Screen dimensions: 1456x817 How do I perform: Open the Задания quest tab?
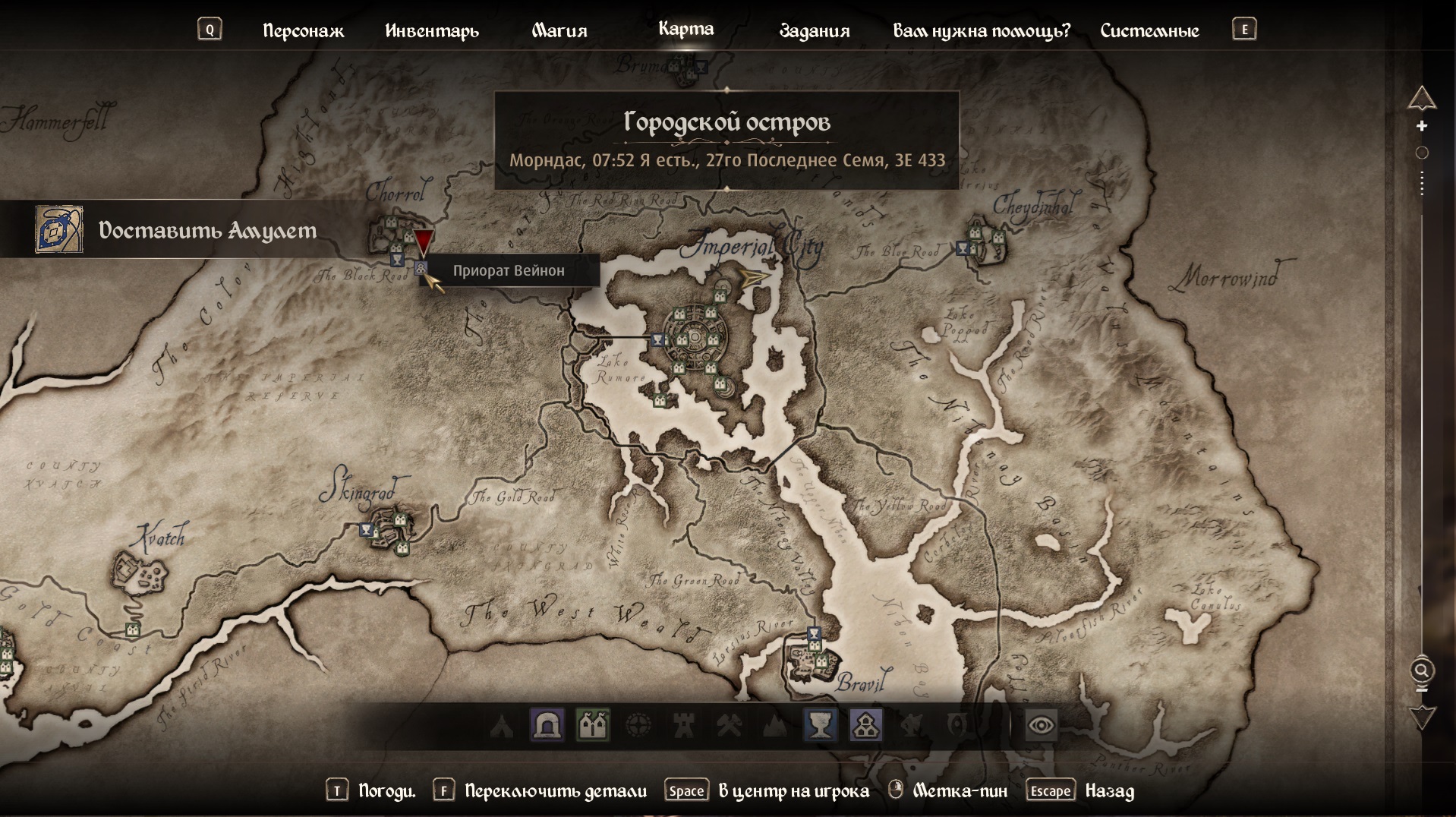click(815, 30)
